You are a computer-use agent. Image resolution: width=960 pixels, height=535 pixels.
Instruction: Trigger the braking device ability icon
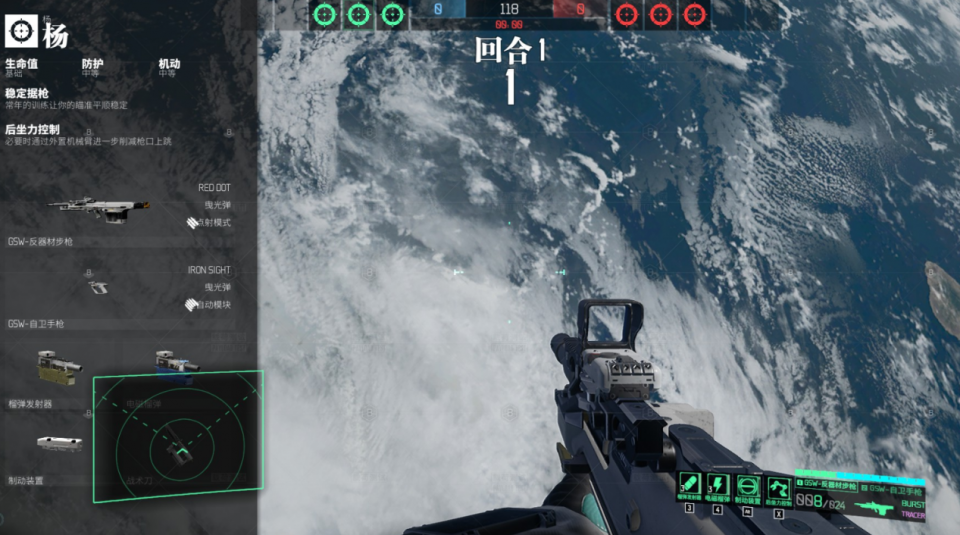[x=748, y=488]
